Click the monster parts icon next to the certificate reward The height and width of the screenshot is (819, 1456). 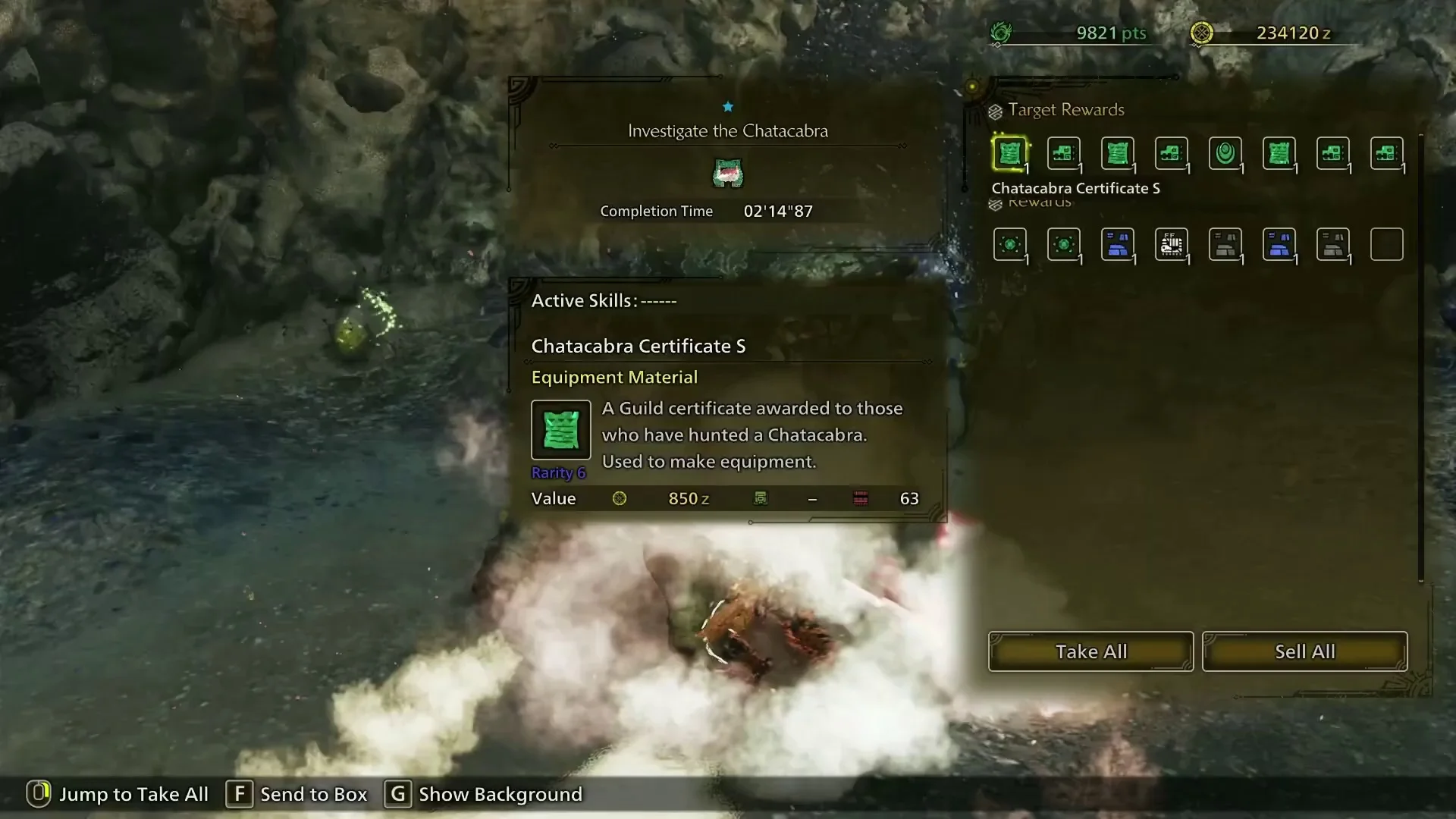1064,154
